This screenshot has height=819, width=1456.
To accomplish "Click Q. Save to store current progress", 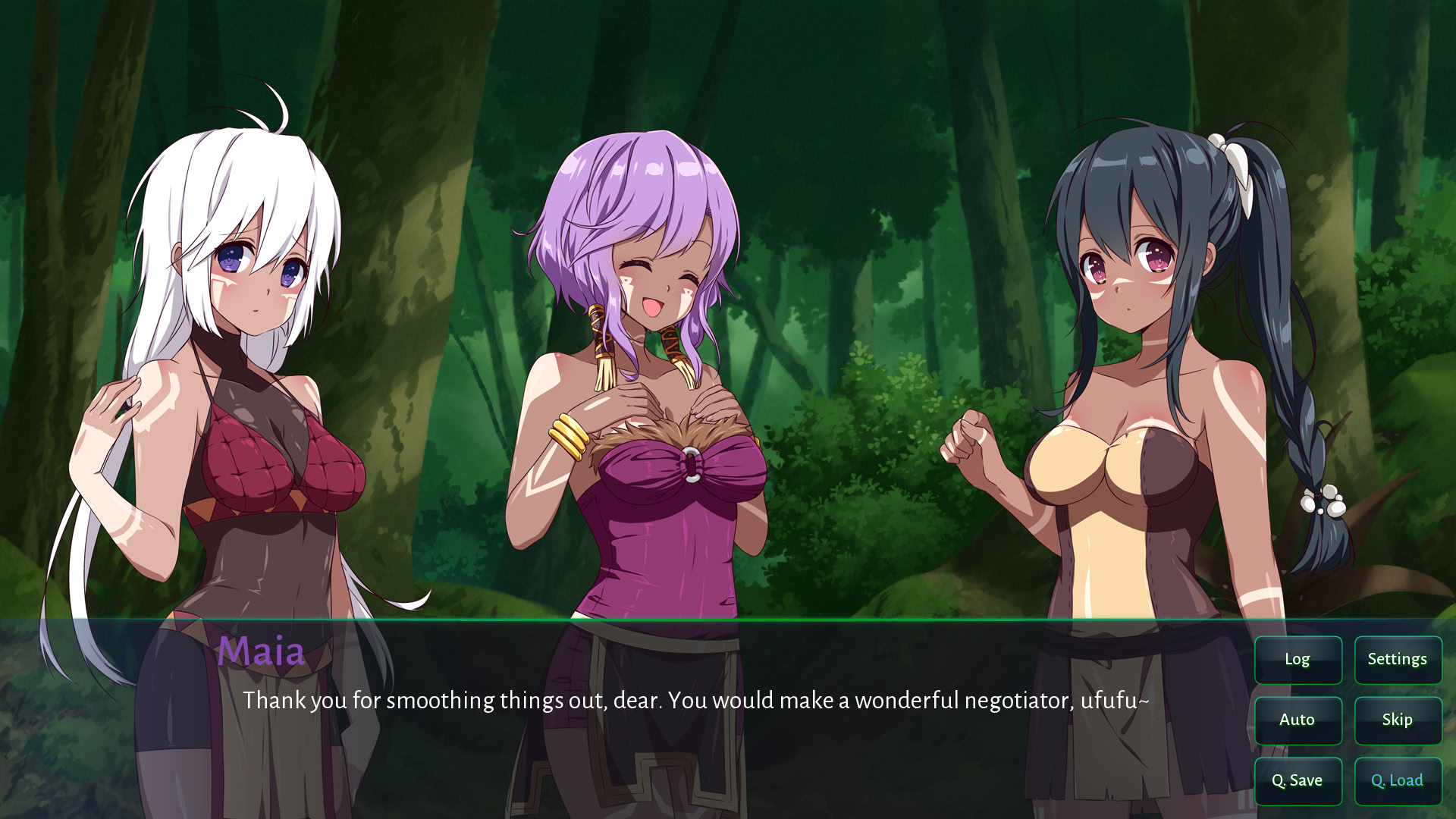I will [1298, 780].
